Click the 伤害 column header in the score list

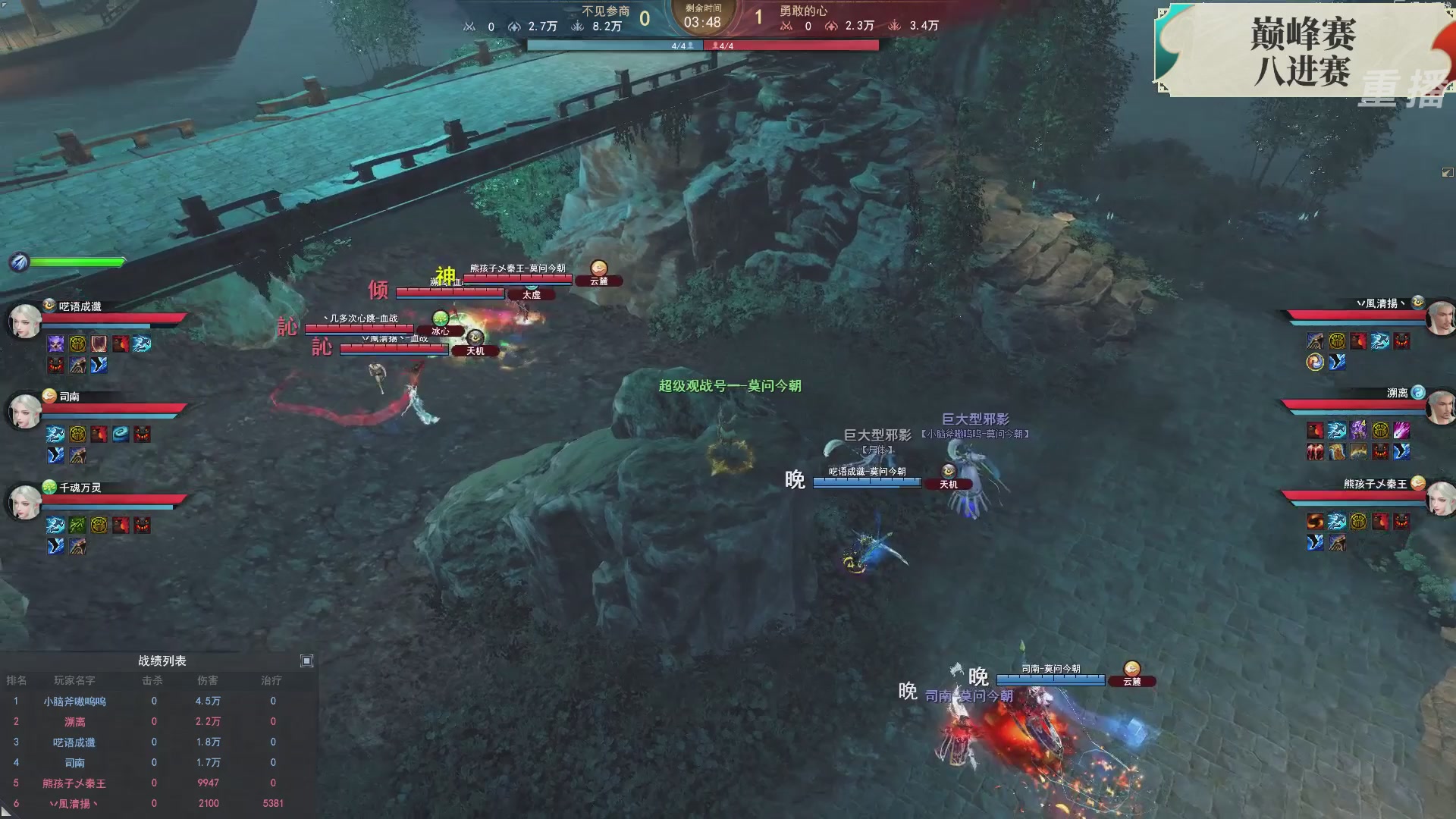coord(209,680)
